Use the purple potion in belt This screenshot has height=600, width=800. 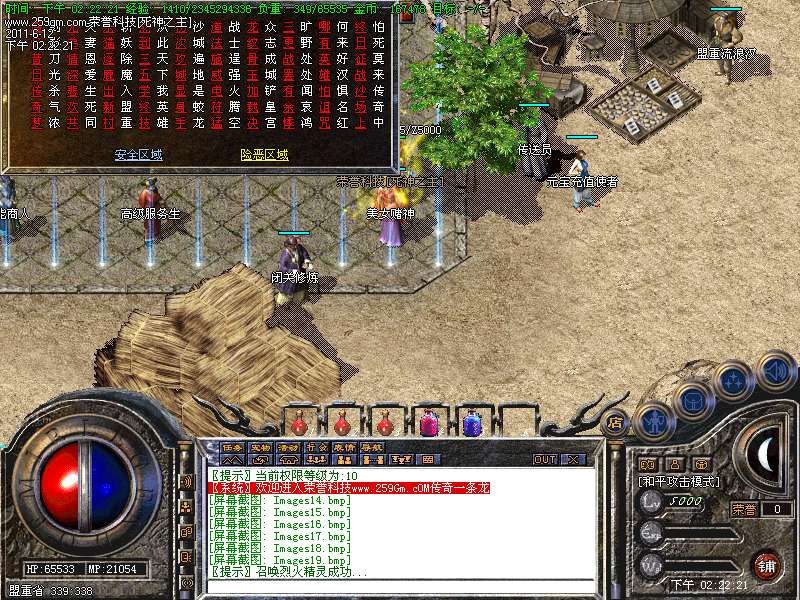(428, 423)
